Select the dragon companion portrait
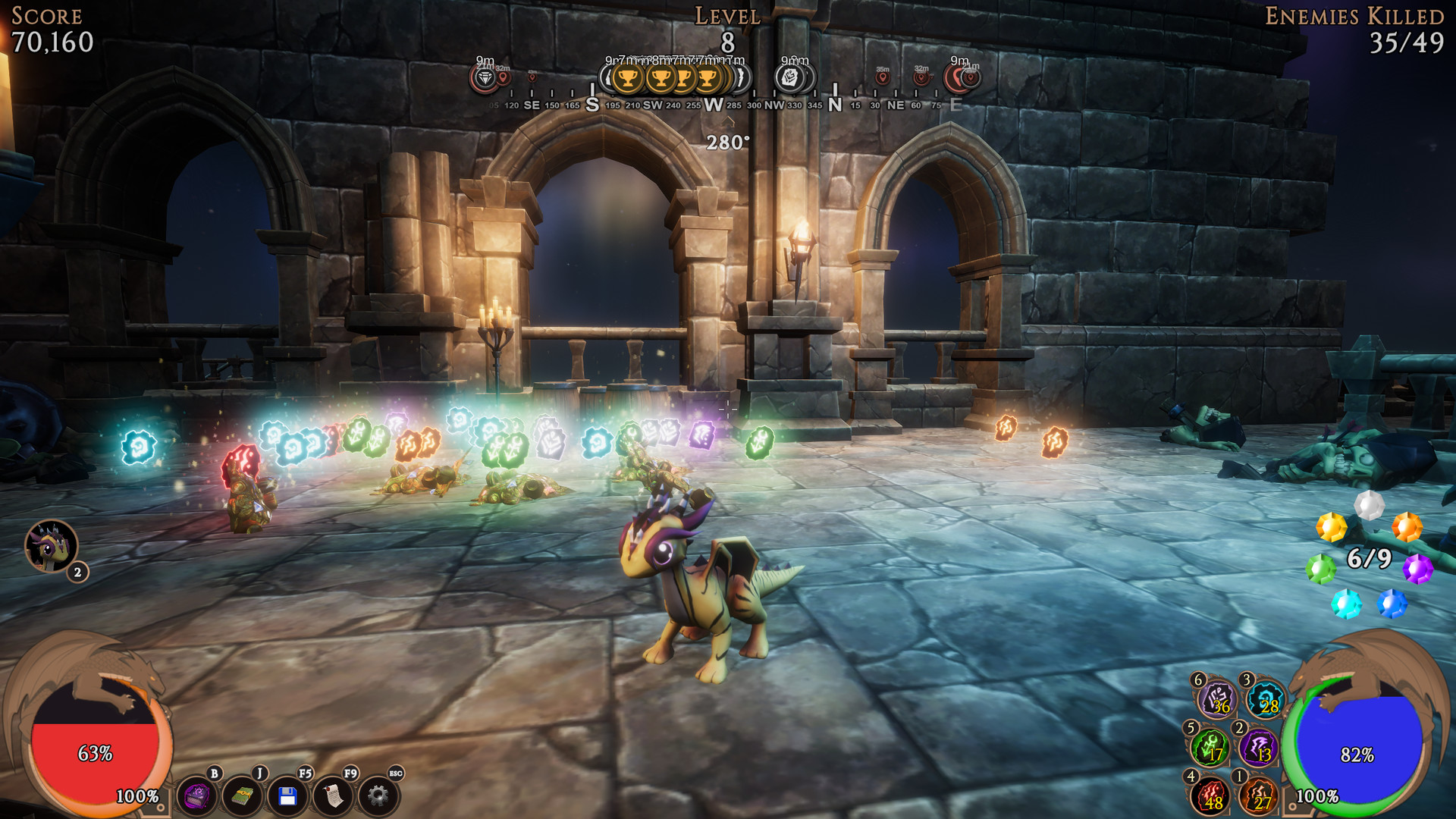Image resolution: width=1456 pixels, height=819 pixels. pos(51,546)
